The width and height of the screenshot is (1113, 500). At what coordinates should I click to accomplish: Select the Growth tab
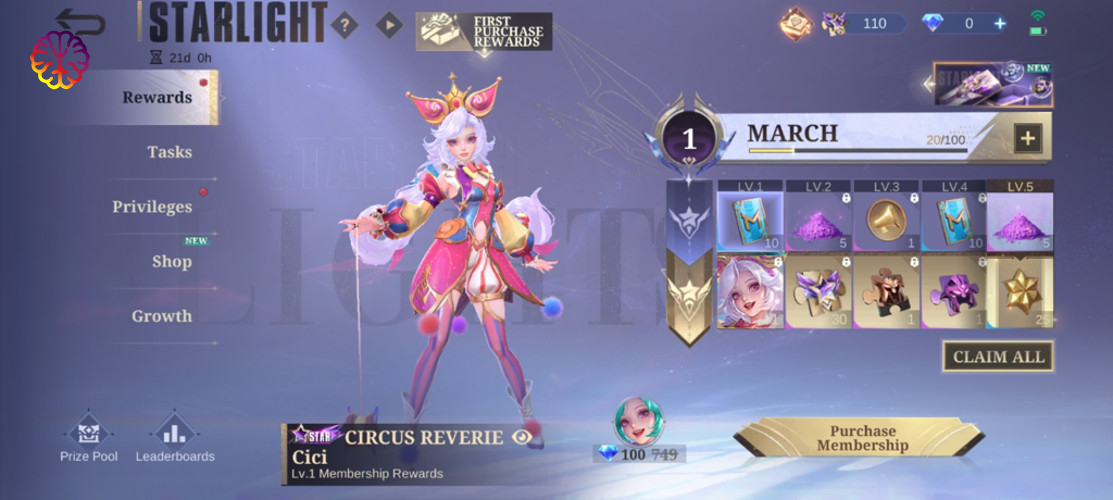point(162,316)
